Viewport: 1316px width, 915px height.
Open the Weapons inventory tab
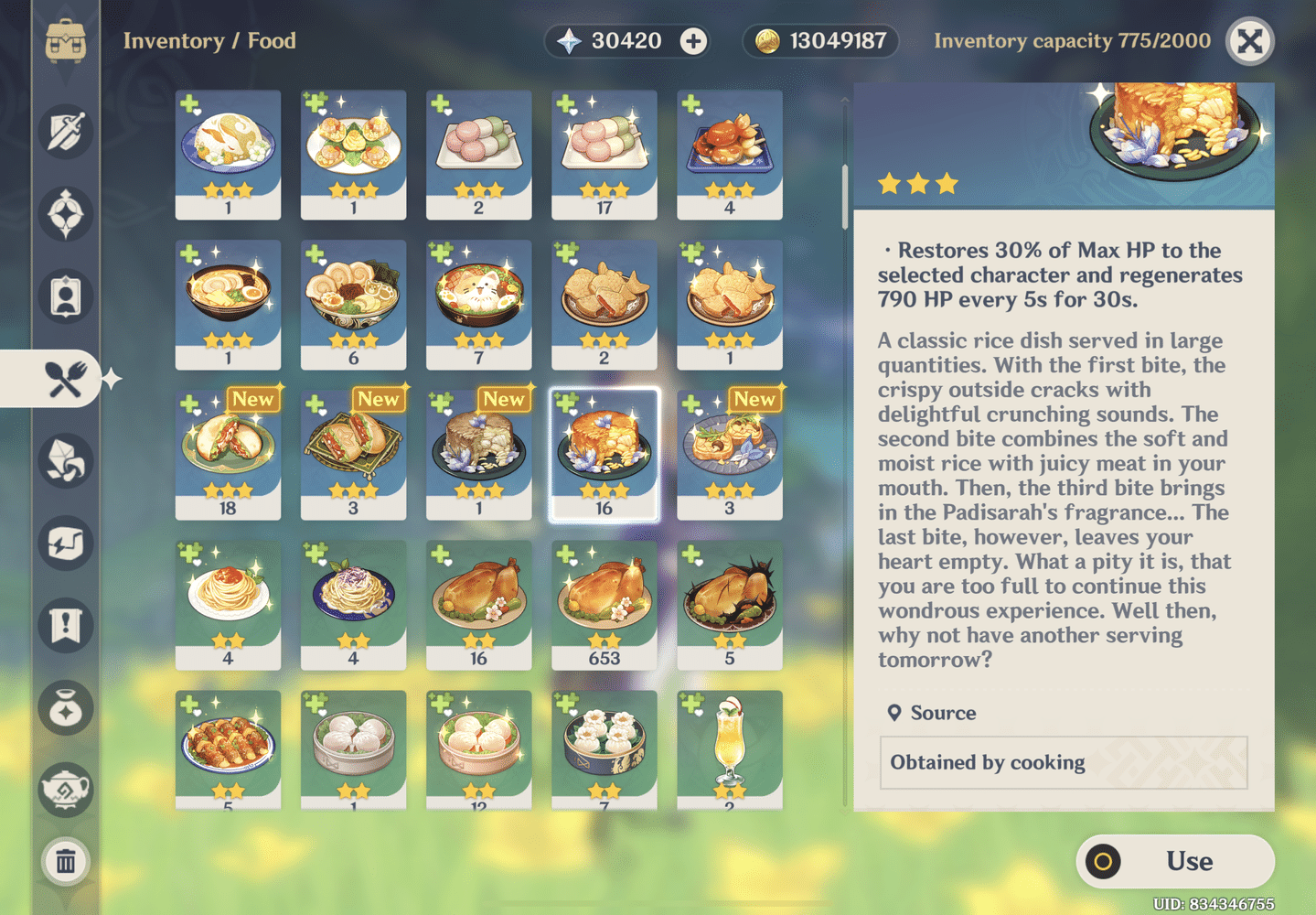tap(65, 134)
